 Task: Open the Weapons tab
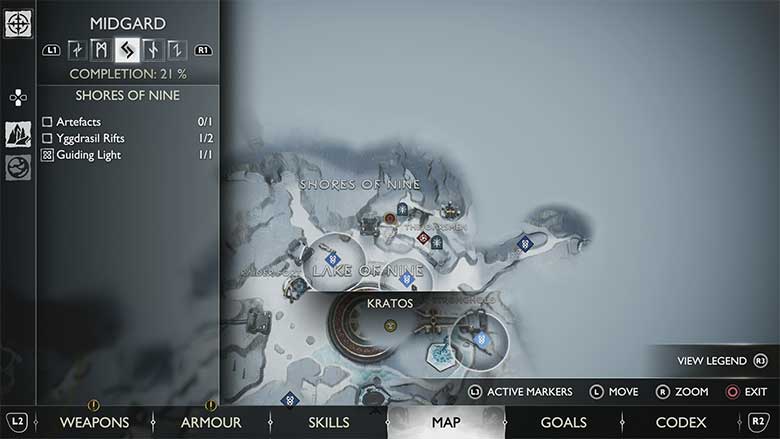click(x=94, y=422)
